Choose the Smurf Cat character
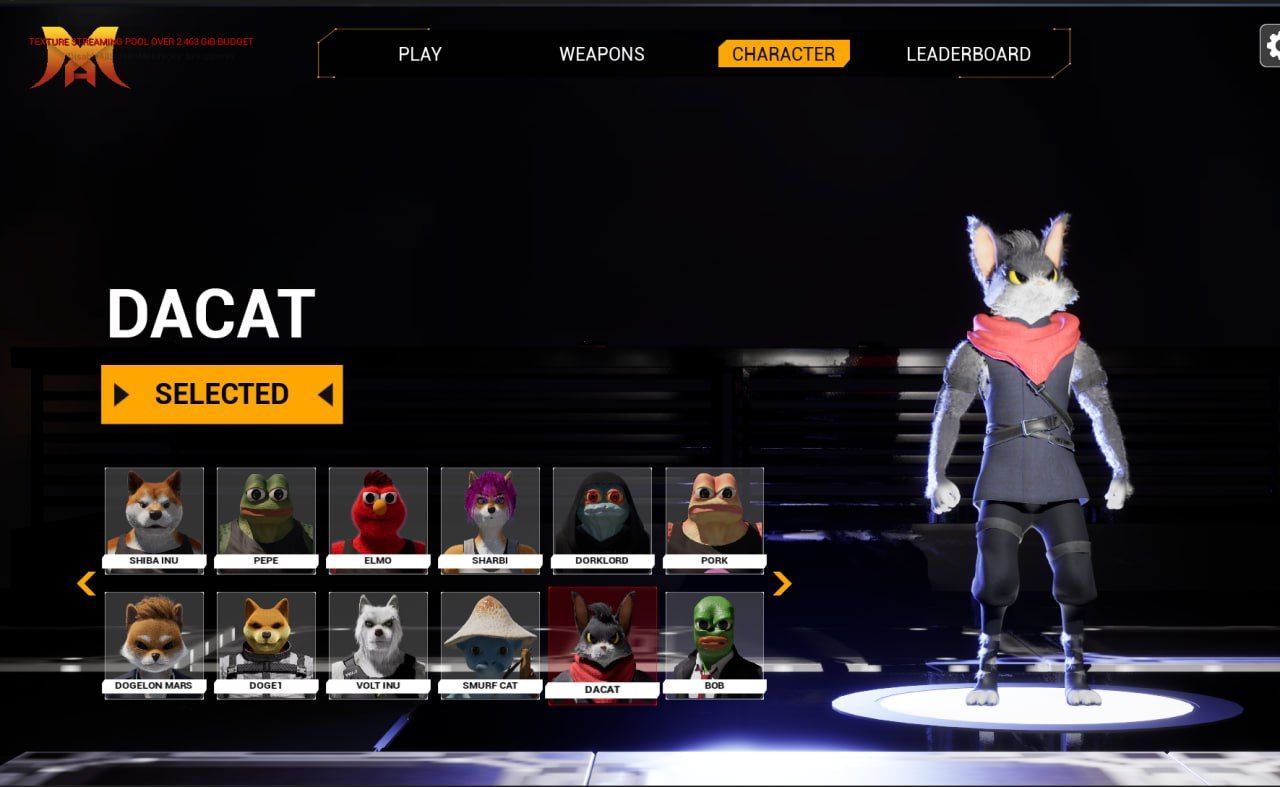1280x787 pixels. point(490,643)
